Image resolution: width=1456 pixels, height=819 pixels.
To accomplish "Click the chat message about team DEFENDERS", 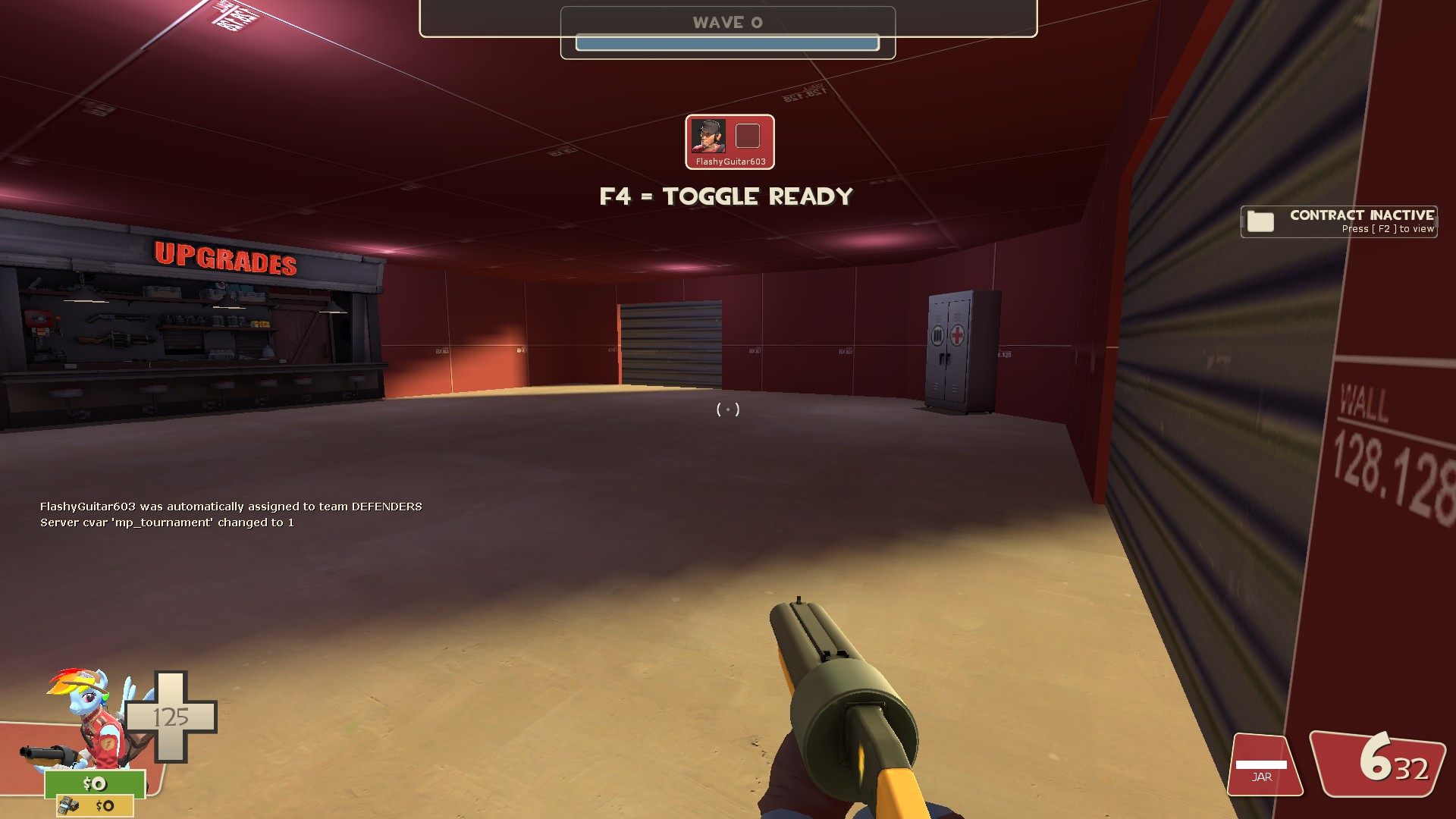I will click(231, 506).
